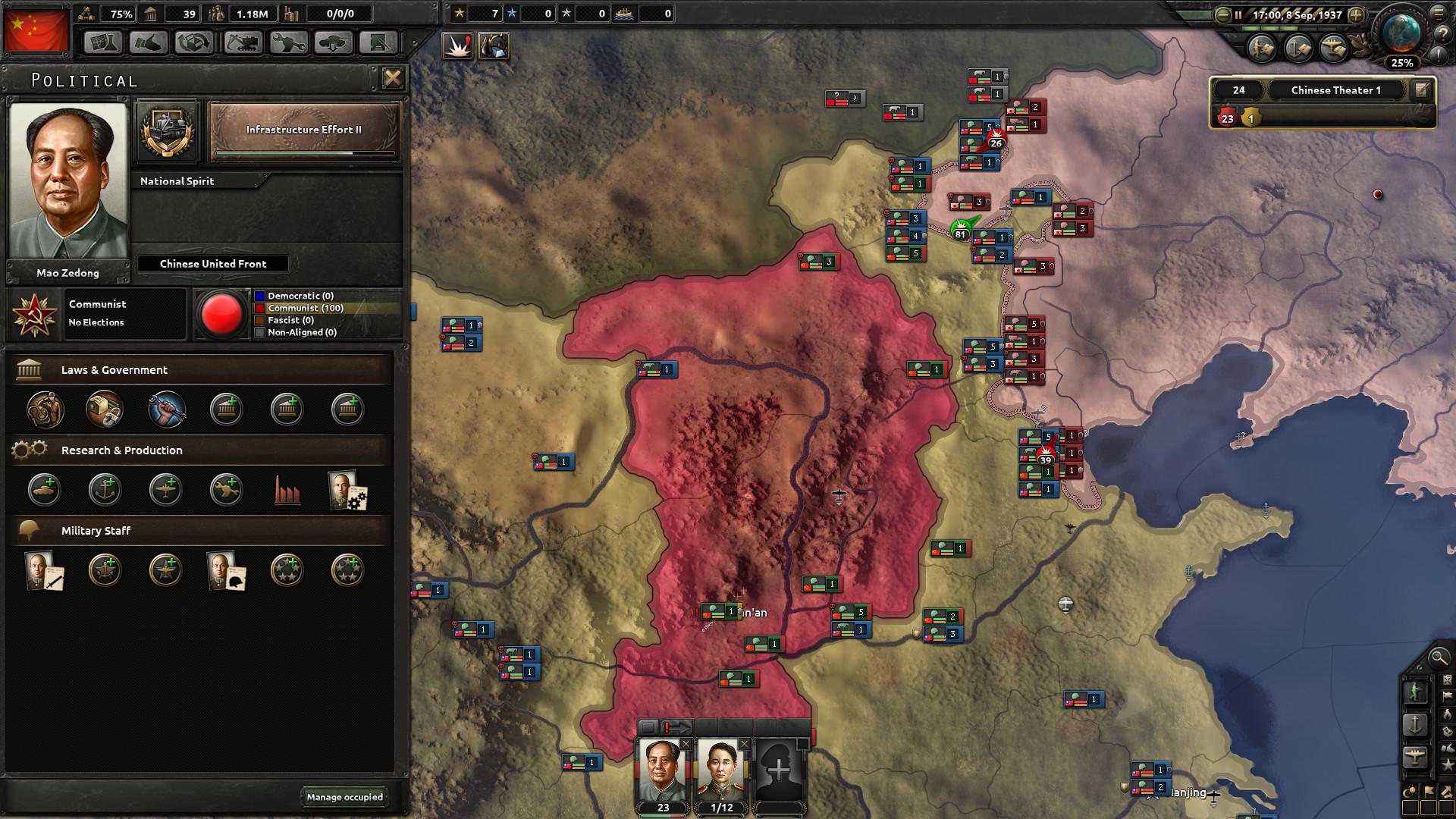This screenshot has width=1456, height=819.
Task: Decrease game speed with minus button
Action: tap(1222, 15)
